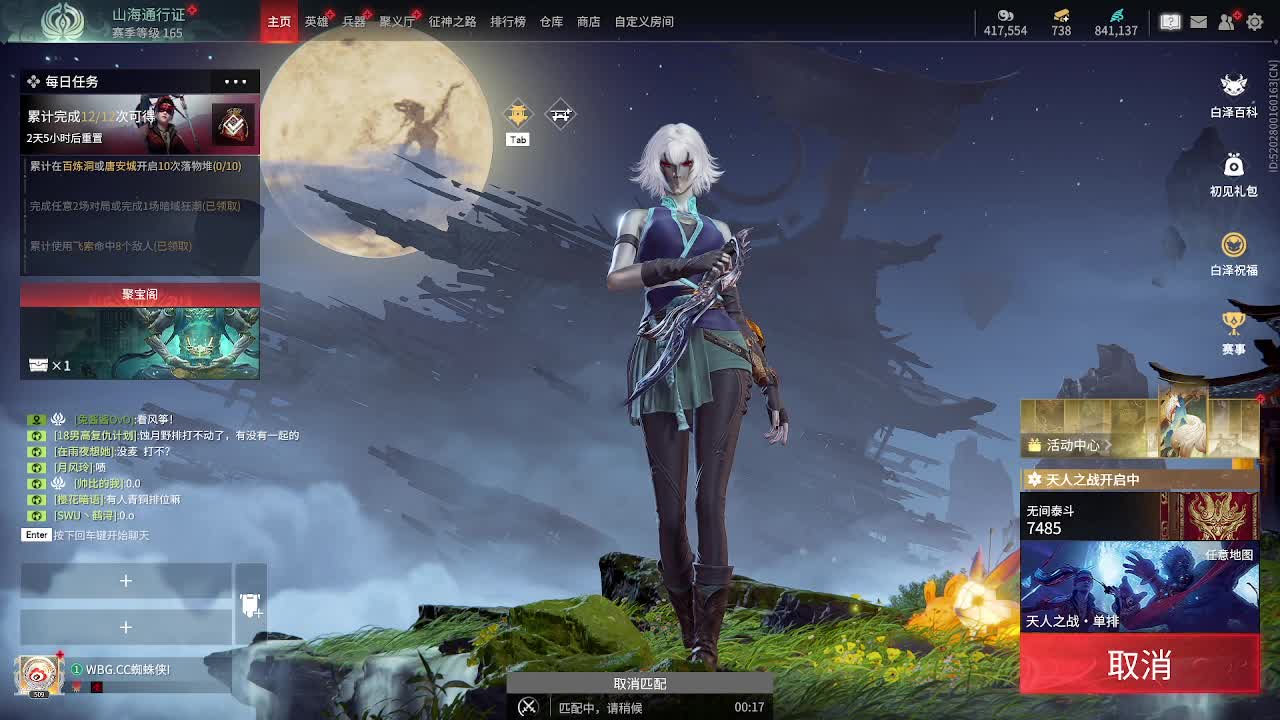Click a + slot to invite a teammate
This screenshot has height=720, width=1280.
(126, 581)
